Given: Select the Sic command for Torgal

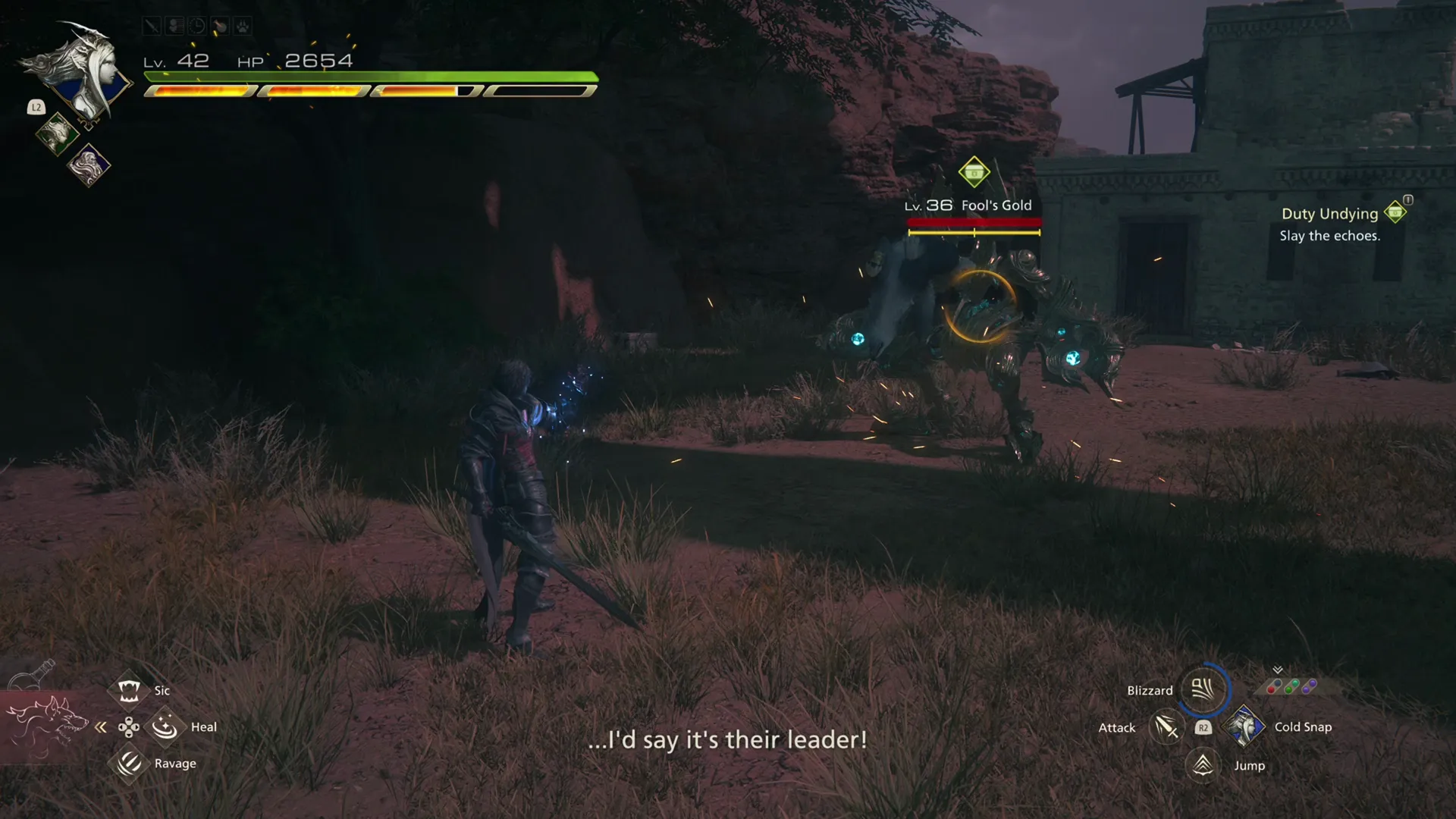Looking at the screenshot, I should [129, 689].
